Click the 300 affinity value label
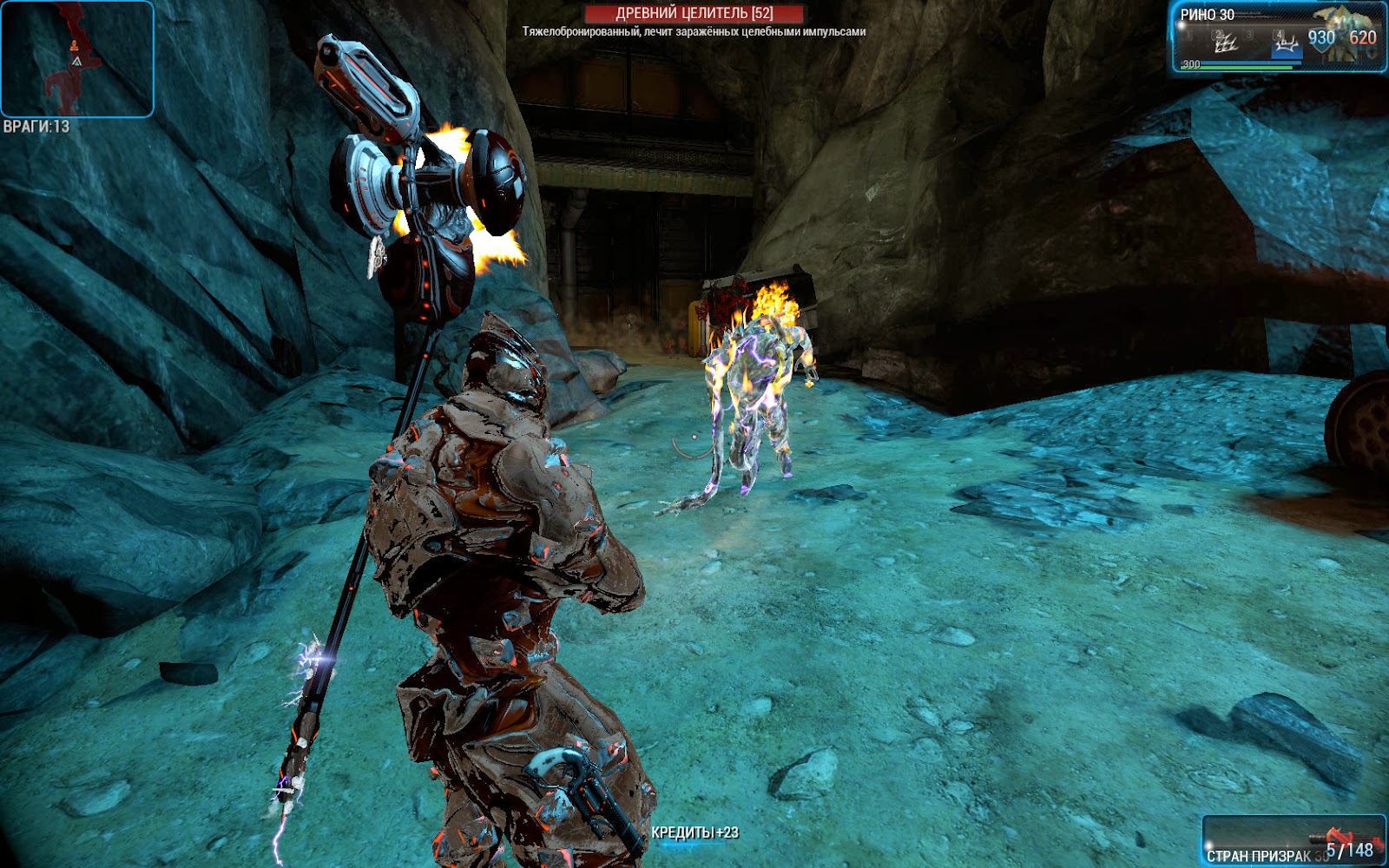This screenshot has width=1389, height=868. point(1191,64)
